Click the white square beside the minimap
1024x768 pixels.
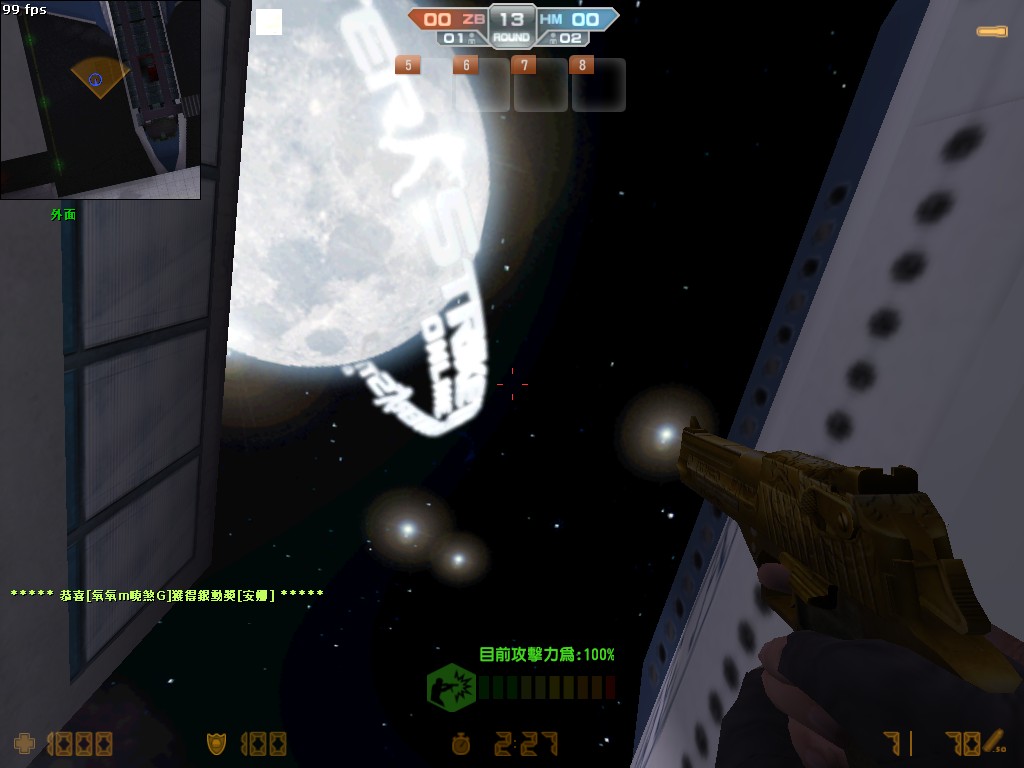(269, 22)
